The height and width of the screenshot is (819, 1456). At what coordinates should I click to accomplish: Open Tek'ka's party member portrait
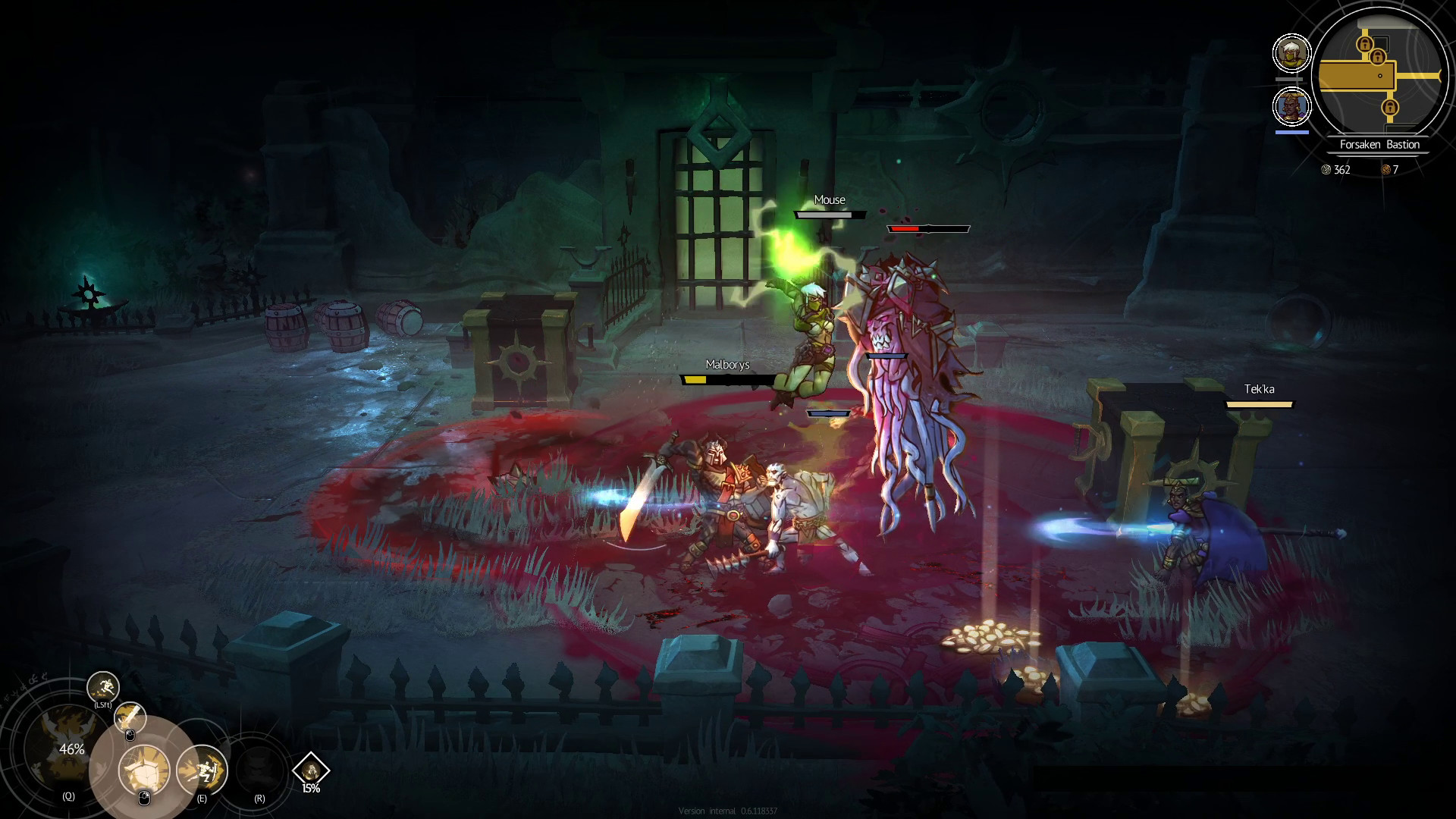(1292, 106)
